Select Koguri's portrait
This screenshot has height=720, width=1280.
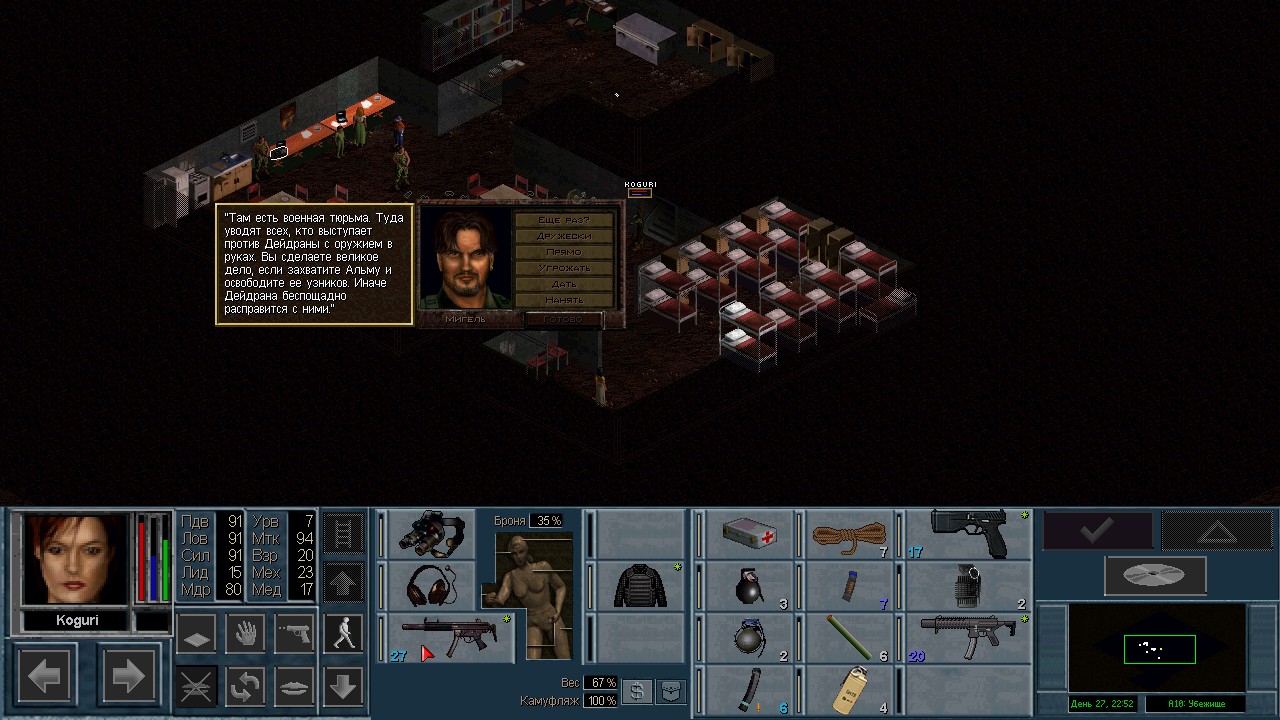(x=75, y=559)
